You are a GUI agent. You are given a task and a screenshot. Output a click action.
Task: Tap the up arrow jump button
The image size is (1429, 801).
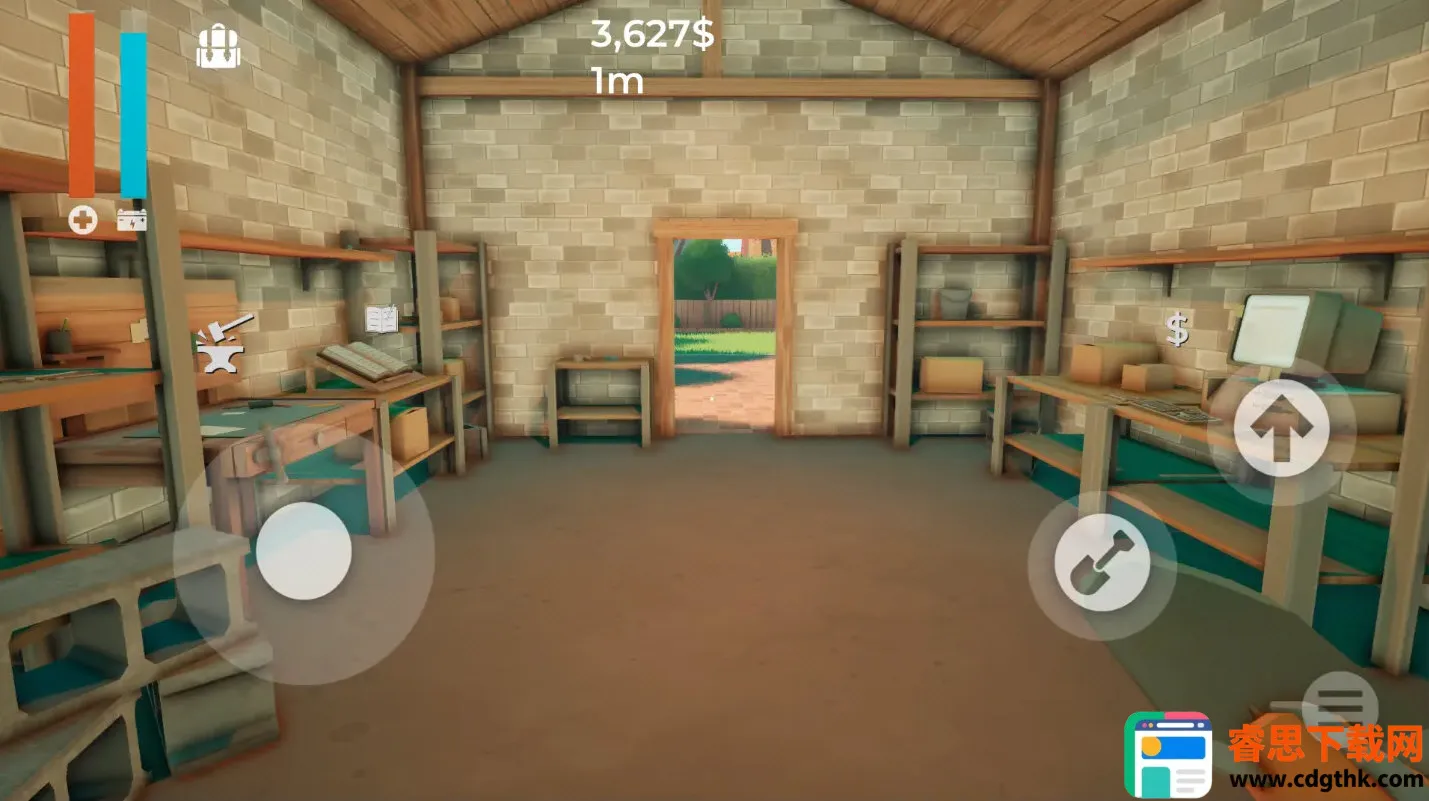tap(1281, 427)
